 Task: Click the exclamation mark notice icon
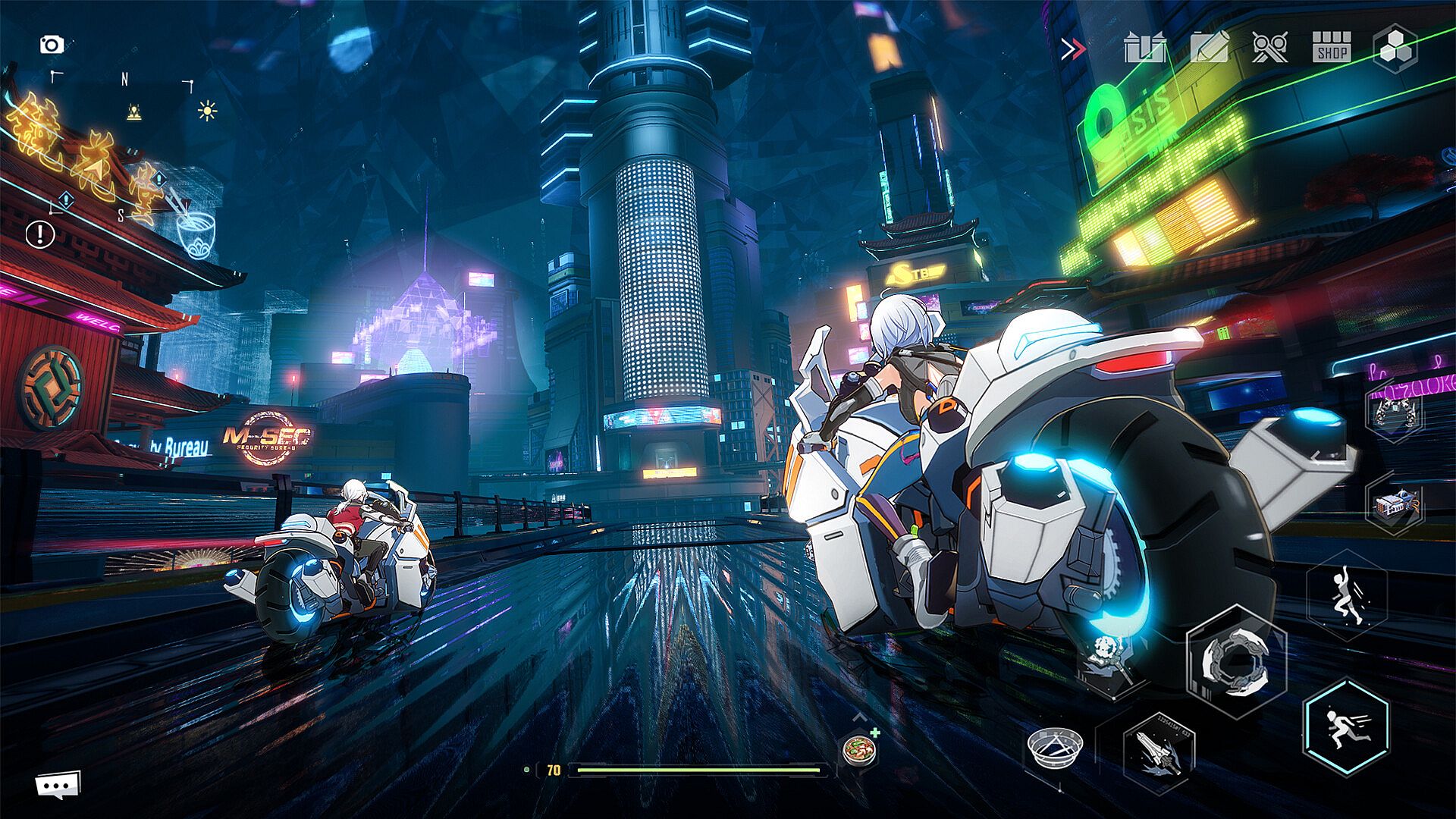[40, 234]
